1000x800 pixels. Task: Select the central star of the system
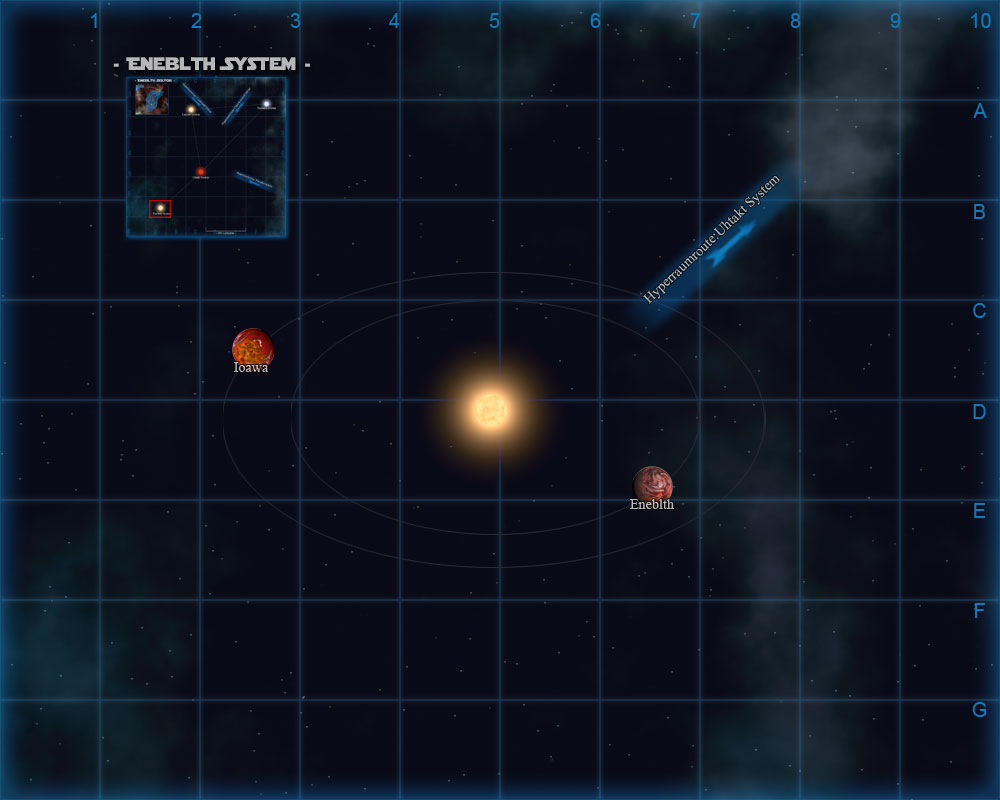[491, 409]
